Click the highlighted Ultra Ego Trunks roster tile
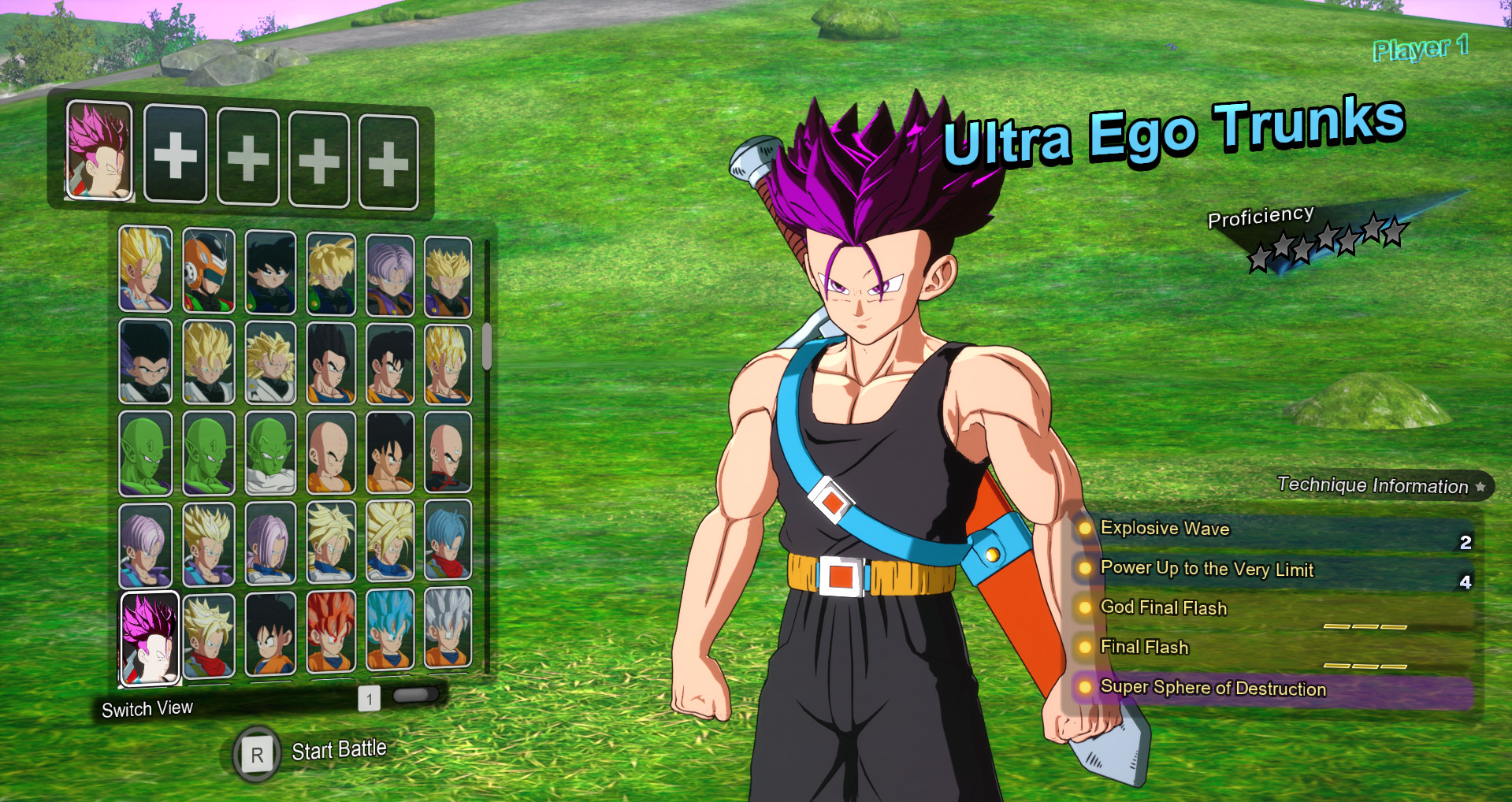The width and height of the screenshot is (1512, 802). [150, 638]
